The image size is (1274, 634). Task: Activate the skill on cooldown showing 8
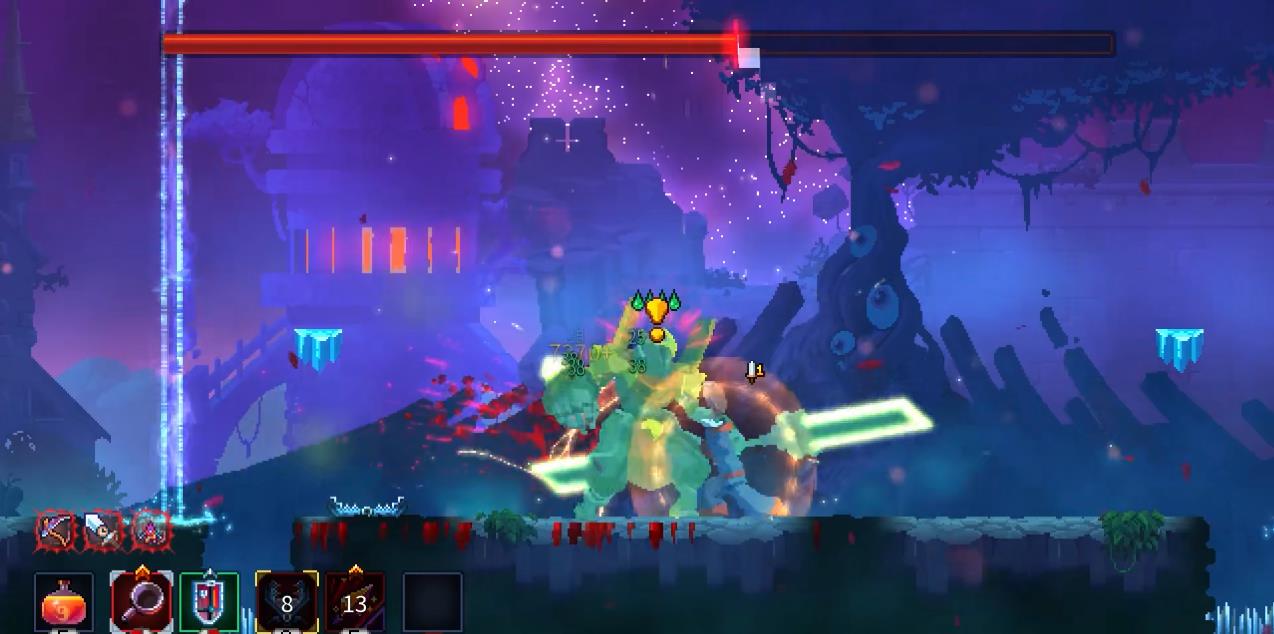click(x=286, y=603)
